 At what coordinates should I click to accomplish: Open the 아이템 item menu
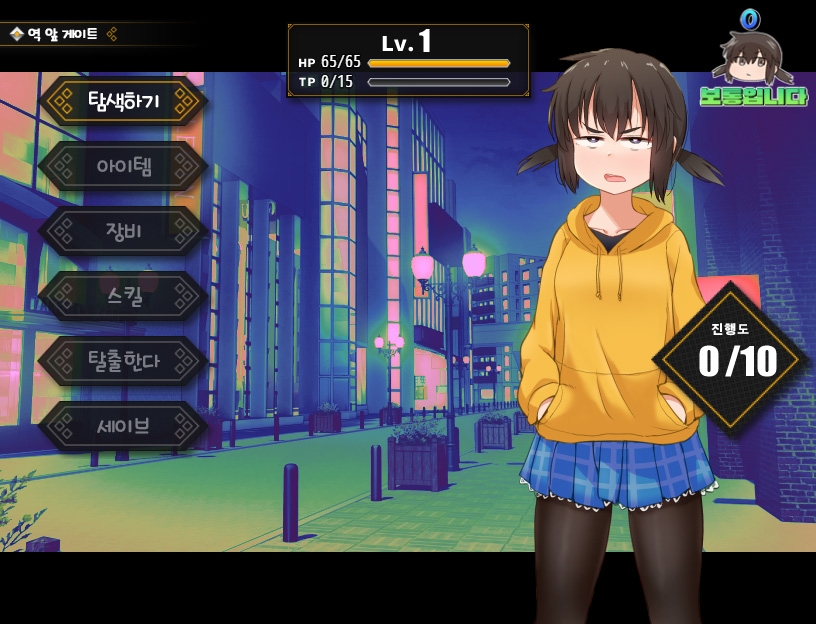coord(123,166)
